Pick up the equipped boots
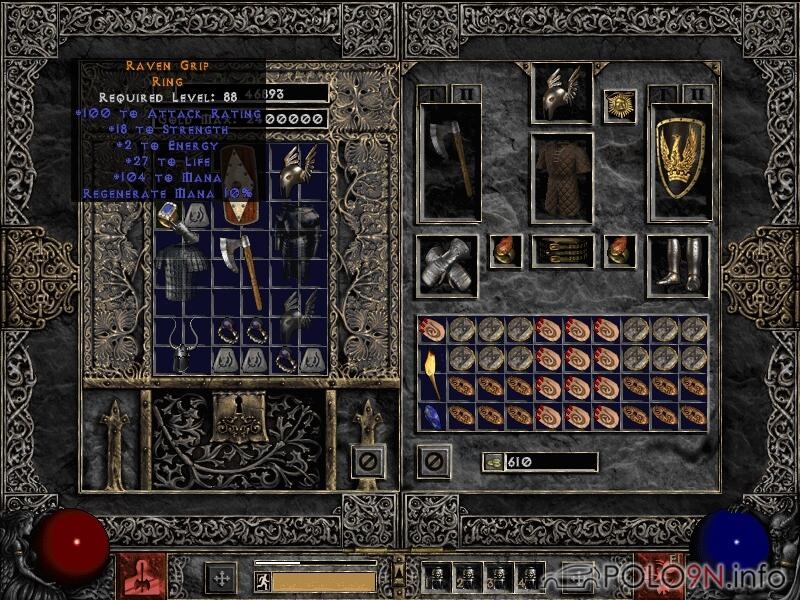 677,265
